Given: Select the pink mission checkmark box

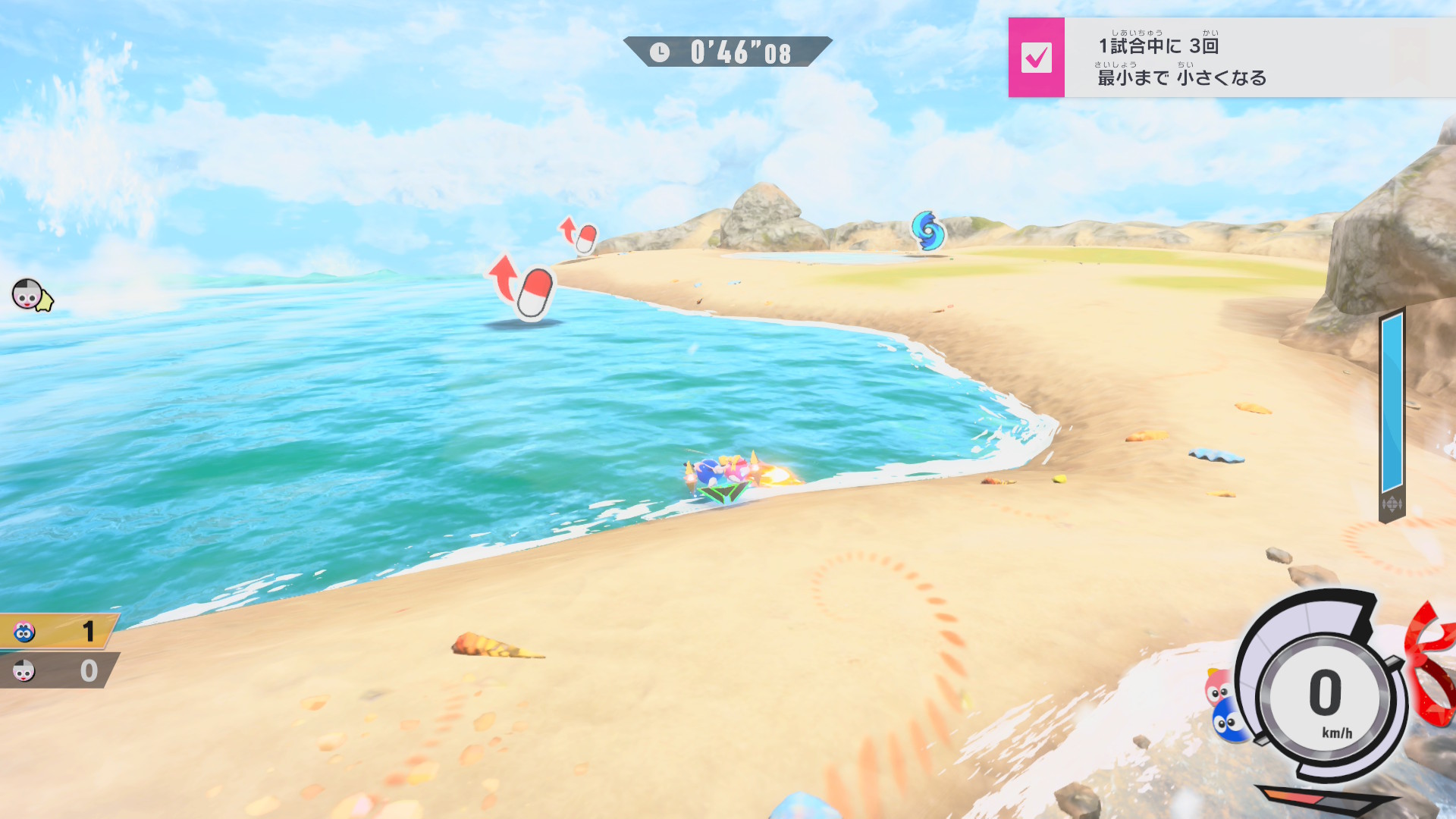Looking at the screenshot, I should click(x=1036, y=58).
